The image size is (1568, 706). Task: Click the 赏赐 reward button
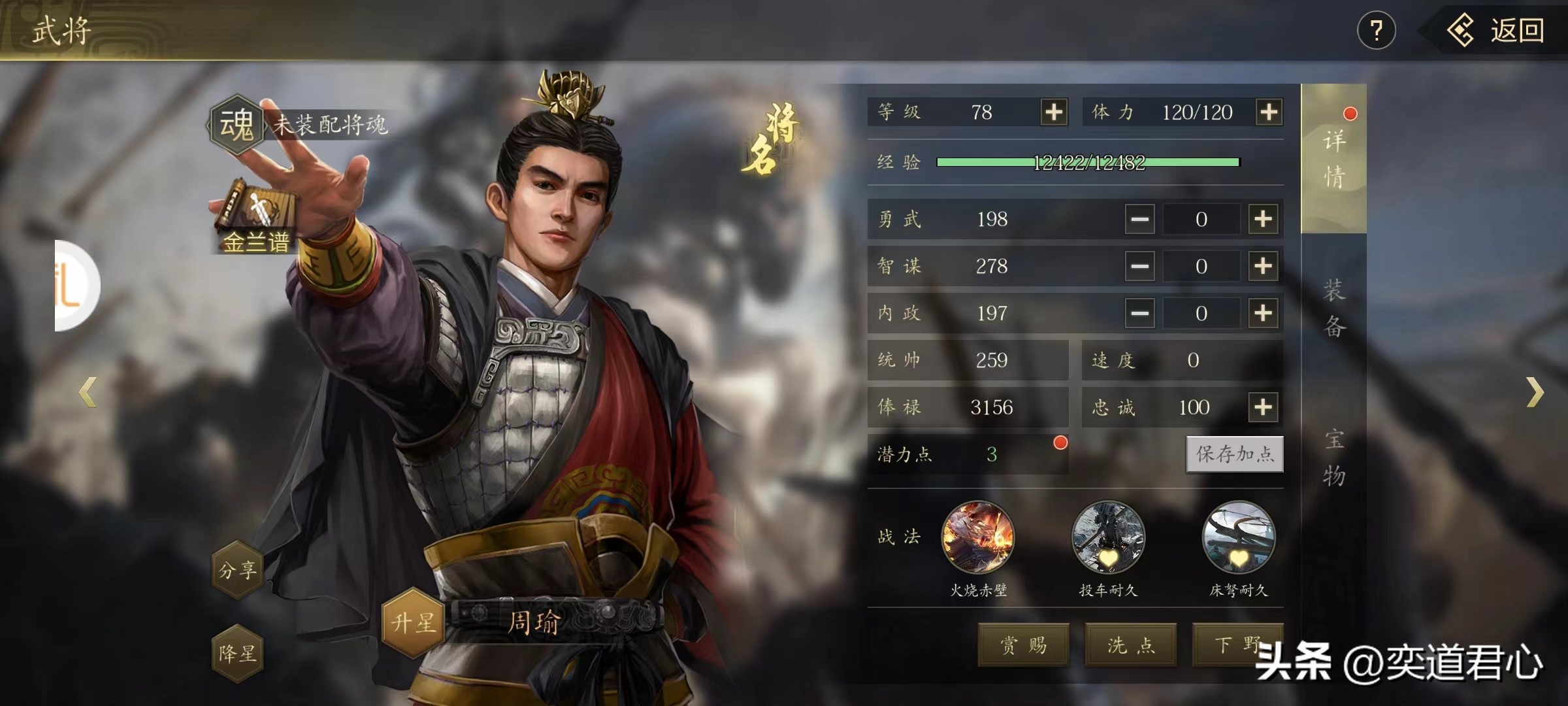pyautogui.click(x=1023, y=645)
